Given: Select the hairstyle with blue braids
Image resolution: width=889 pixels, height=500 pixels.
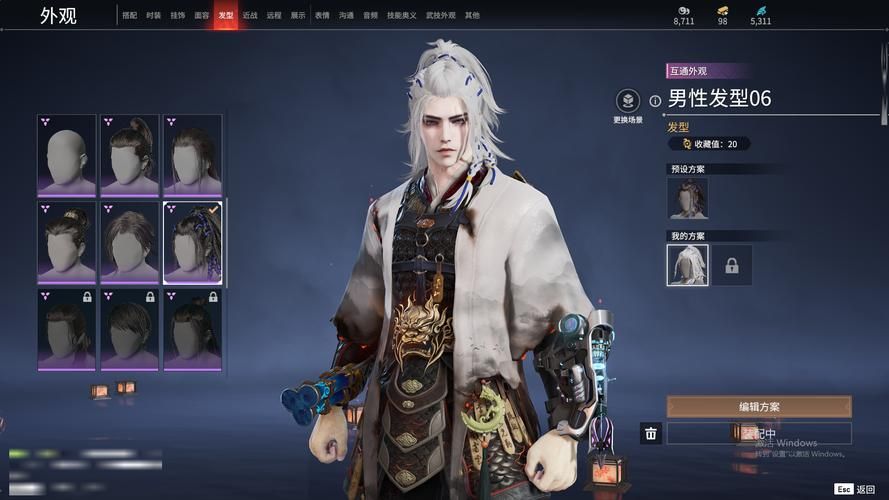Looking at the screenshot, I should click(192, 242).
